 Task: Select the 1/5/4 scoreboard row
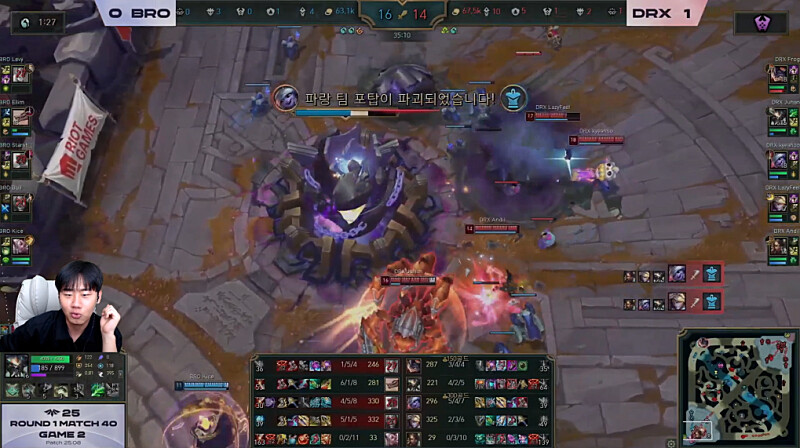[322, 366]
